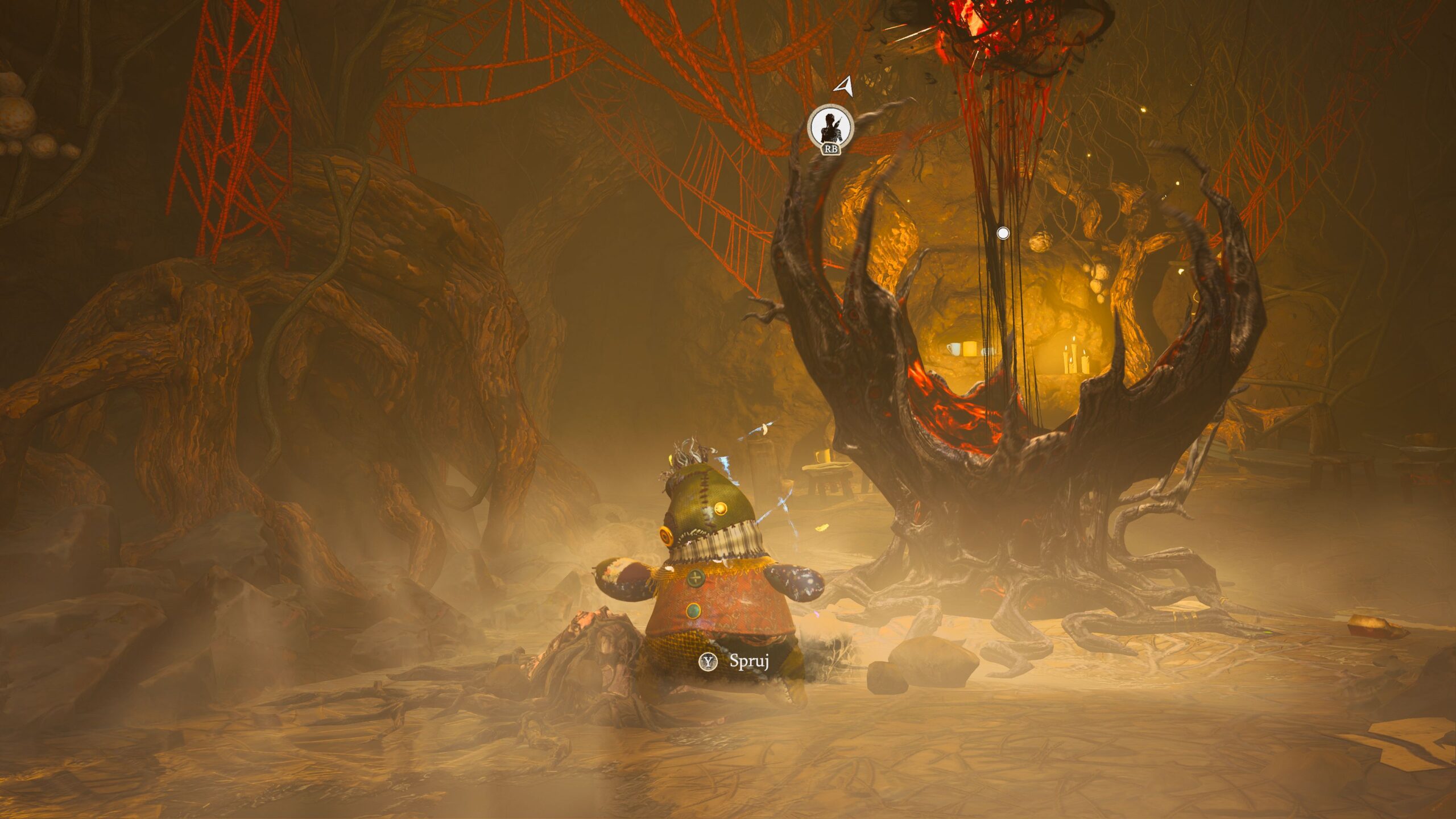Select the character silhouette portrait icon
This screenshot has height=819, width=1456.
point(831,127)
